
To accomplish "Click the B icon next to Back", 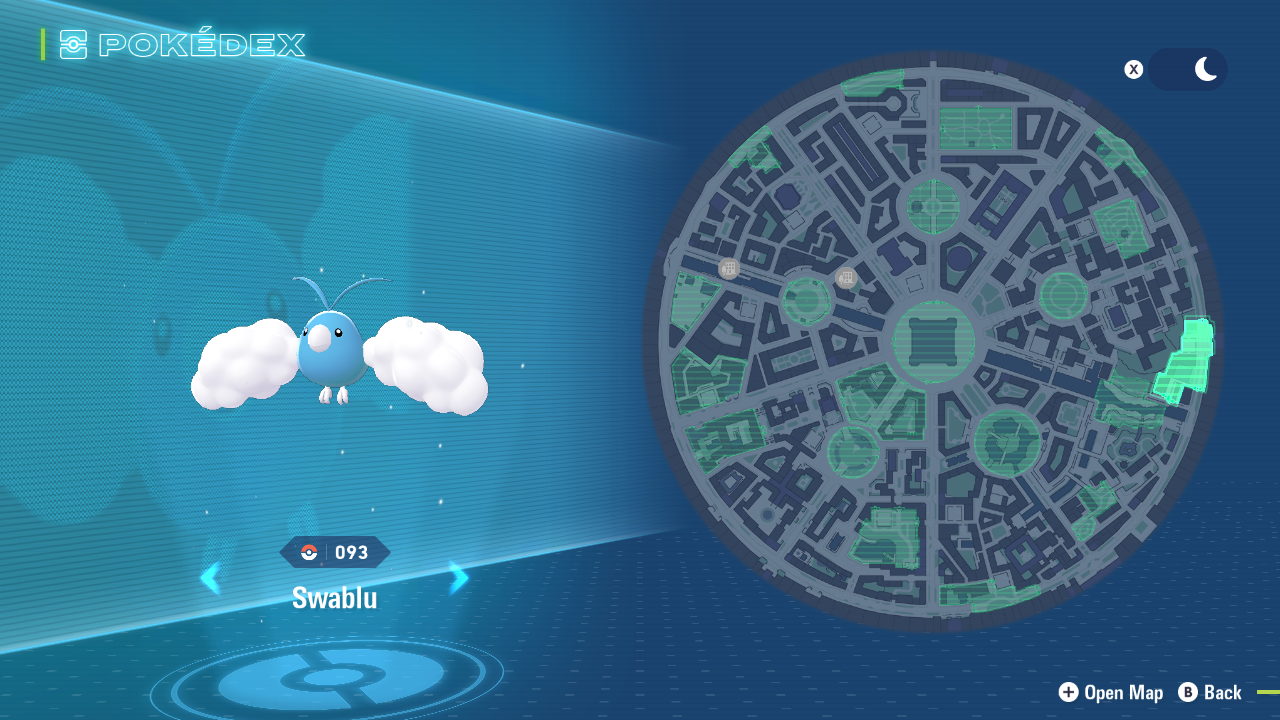I will [x=1186, y=692].
